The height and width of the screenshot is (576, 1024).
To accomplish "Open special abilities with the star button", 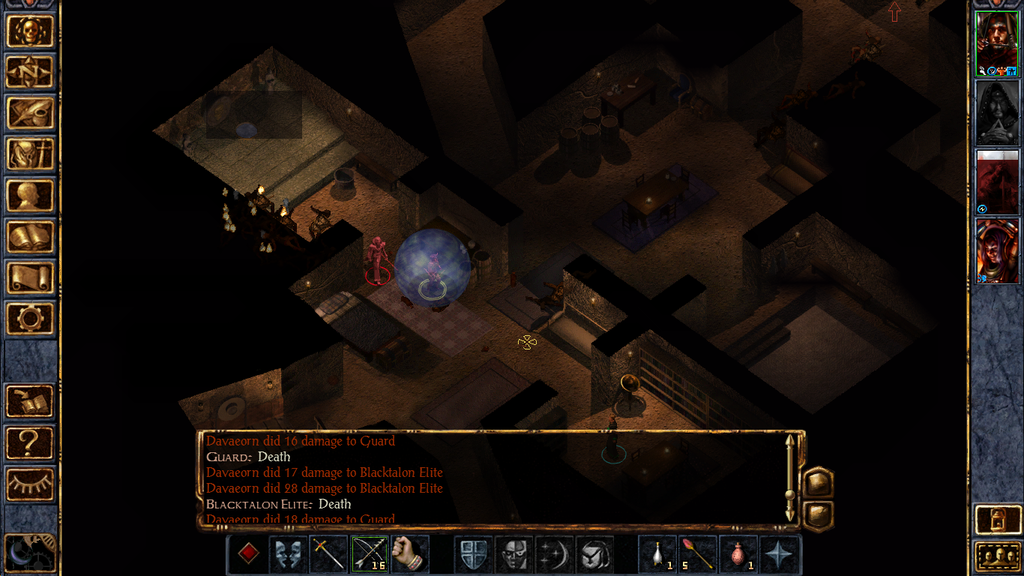I will tap(778, 554).
